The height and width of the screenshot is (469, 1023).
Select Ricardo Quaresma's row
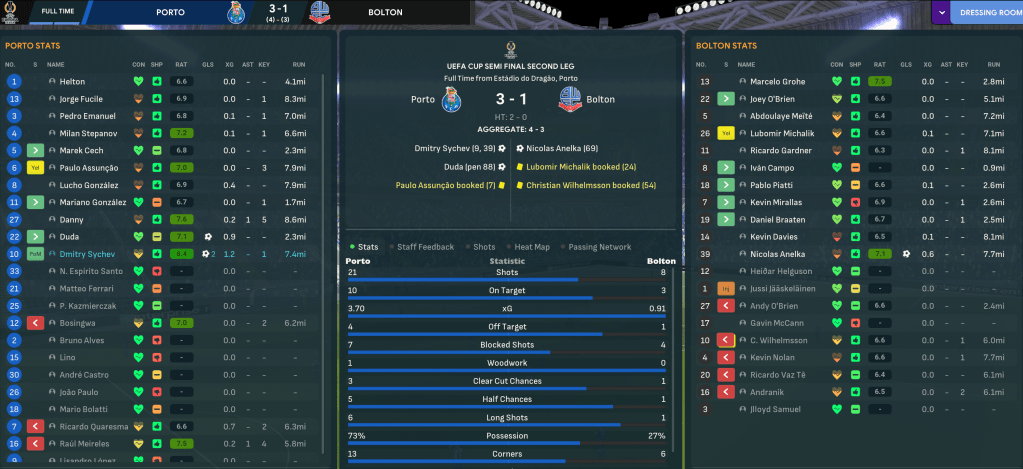pyautogui.click(x=94, y=427)
